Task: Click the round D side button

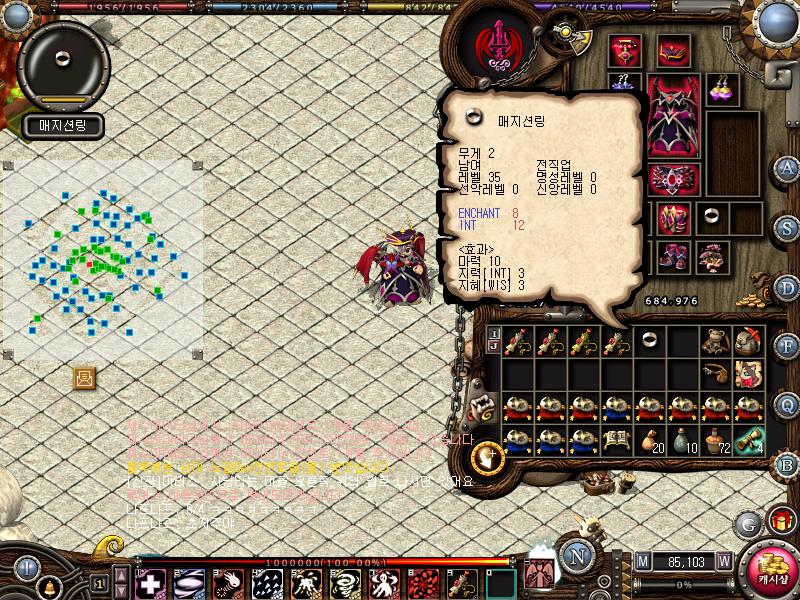Action: point(787,287)
